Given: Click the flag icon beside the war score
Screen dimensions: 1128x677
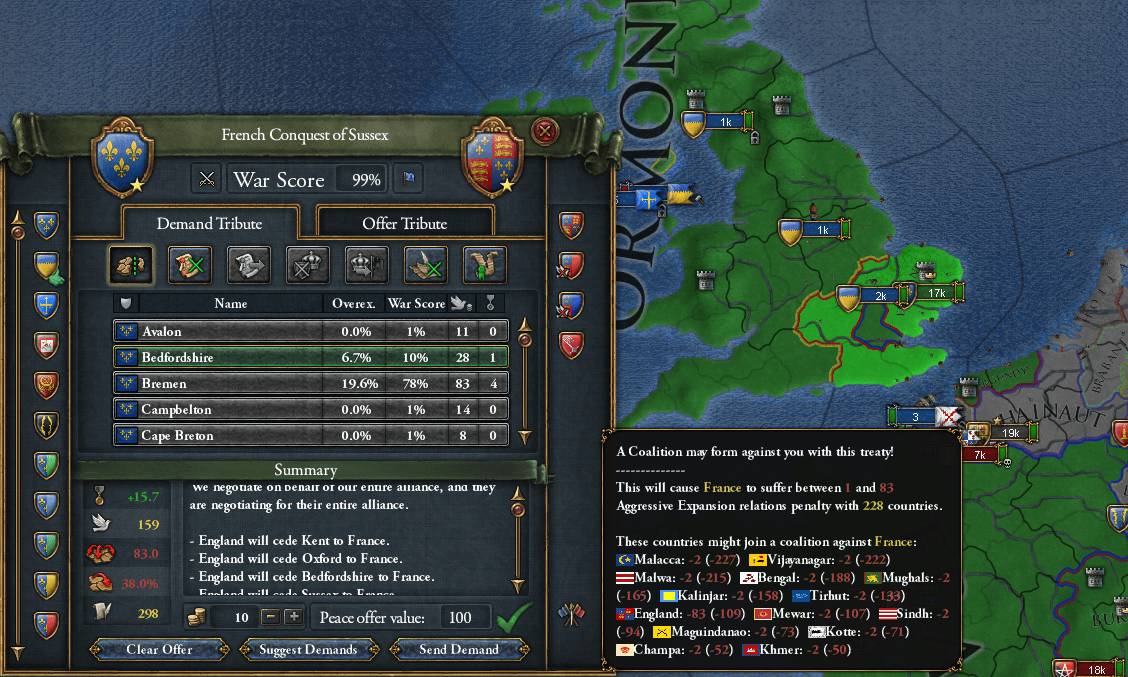Looking at the screenshot, I should [x=408, y=179].
